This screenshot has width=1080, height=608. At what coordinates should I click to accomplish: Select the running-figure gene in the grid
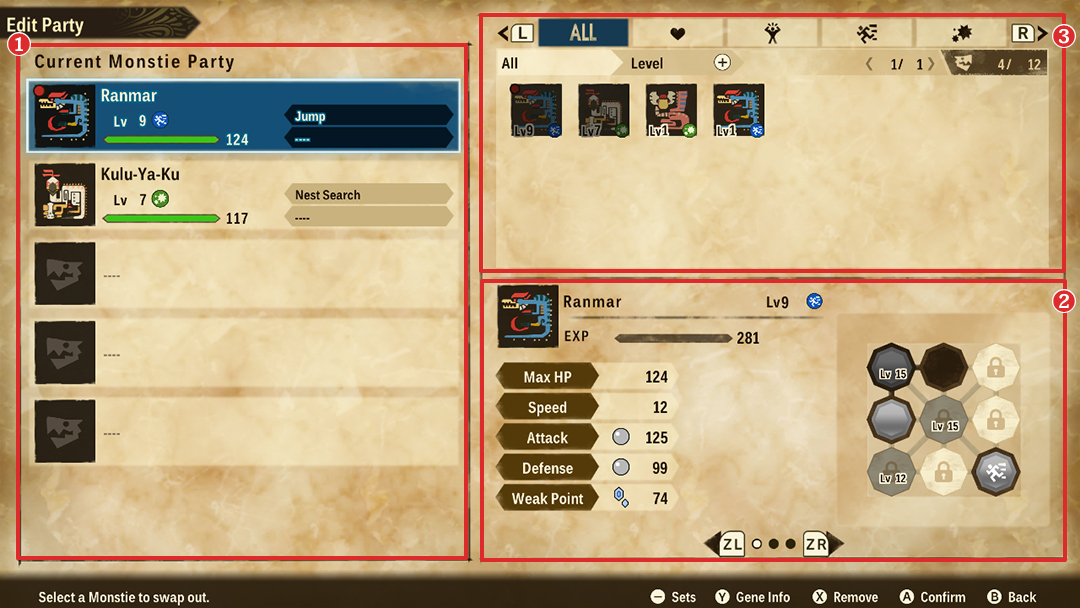point(995,471)
